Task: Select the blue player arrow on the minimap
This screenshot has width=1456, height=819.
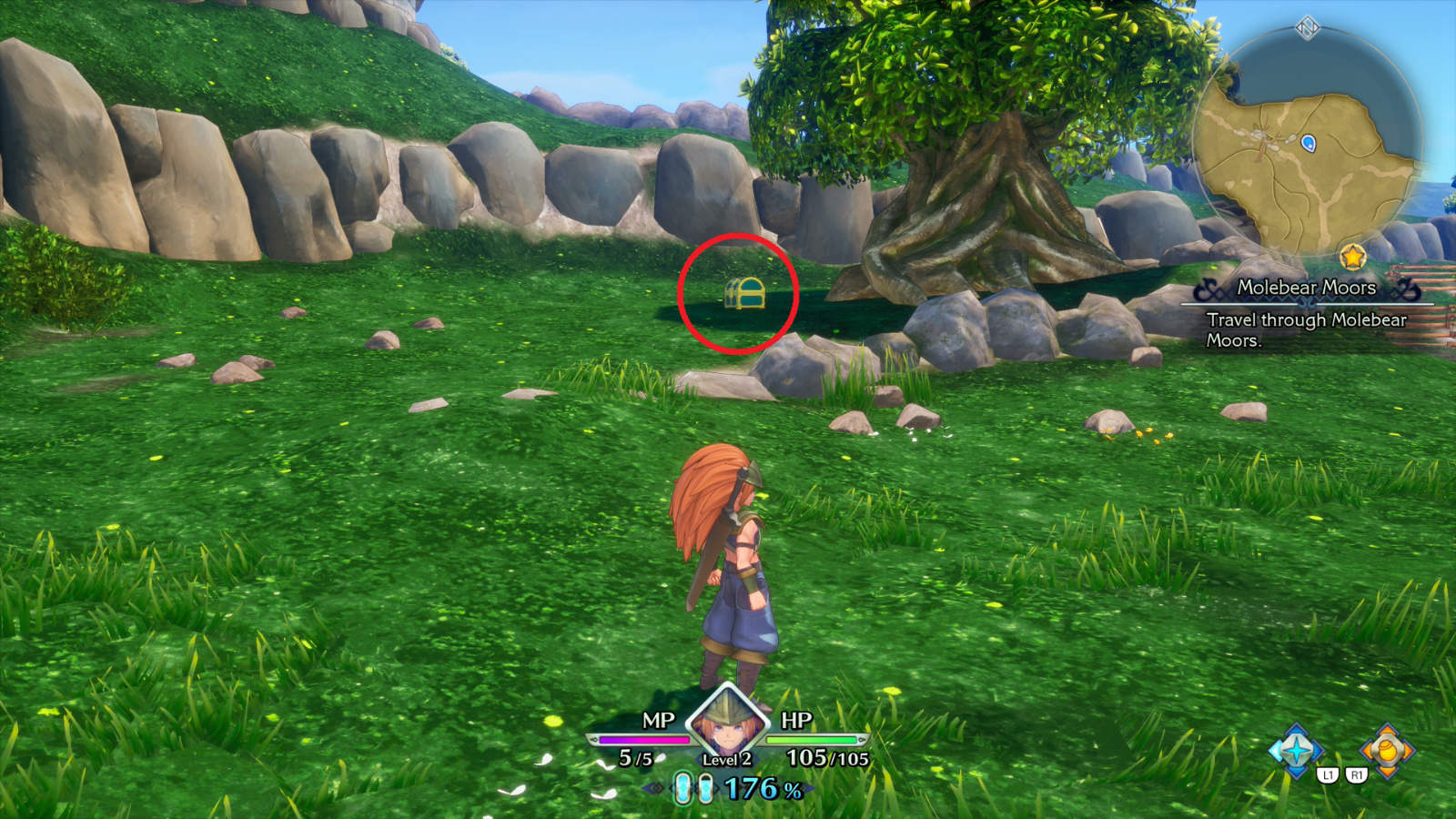Action: point(1308,143)
